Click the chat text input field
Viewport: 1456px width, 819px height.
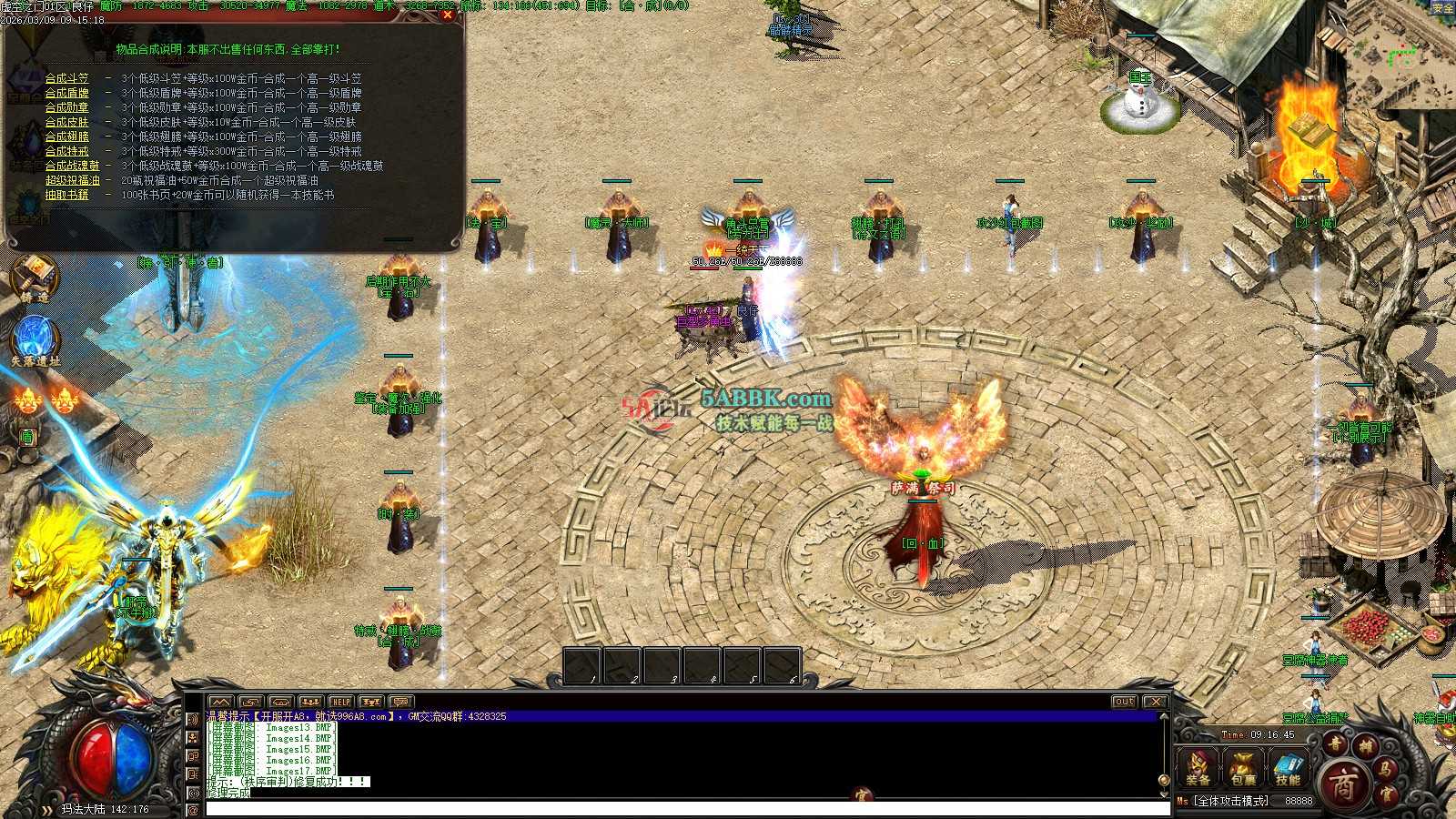[x=682, y=808]
